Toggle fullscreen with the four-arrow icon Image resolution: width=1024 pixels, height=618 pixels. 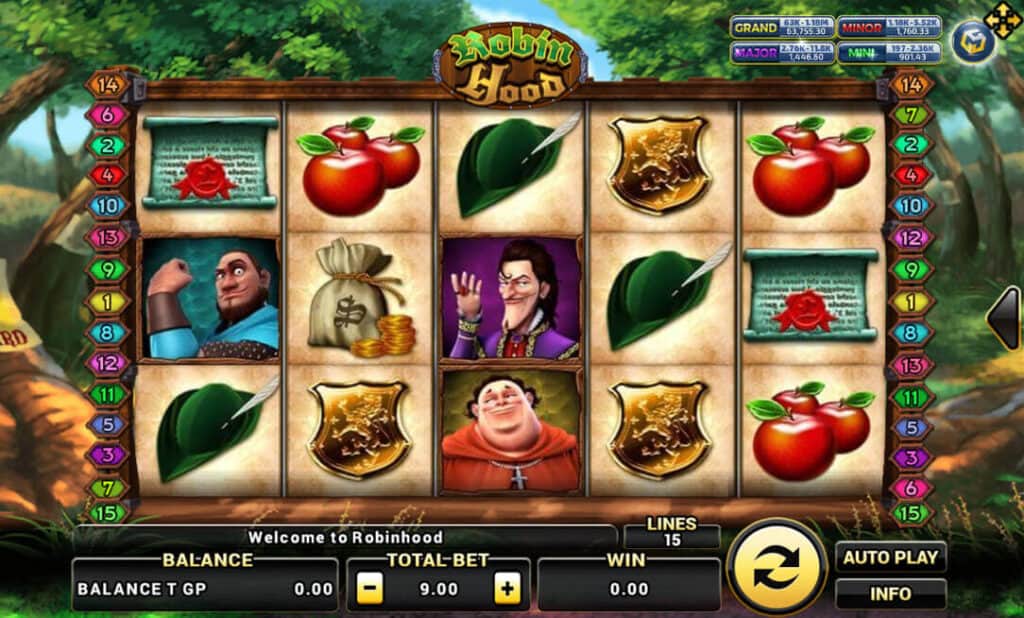[1002, 19]
